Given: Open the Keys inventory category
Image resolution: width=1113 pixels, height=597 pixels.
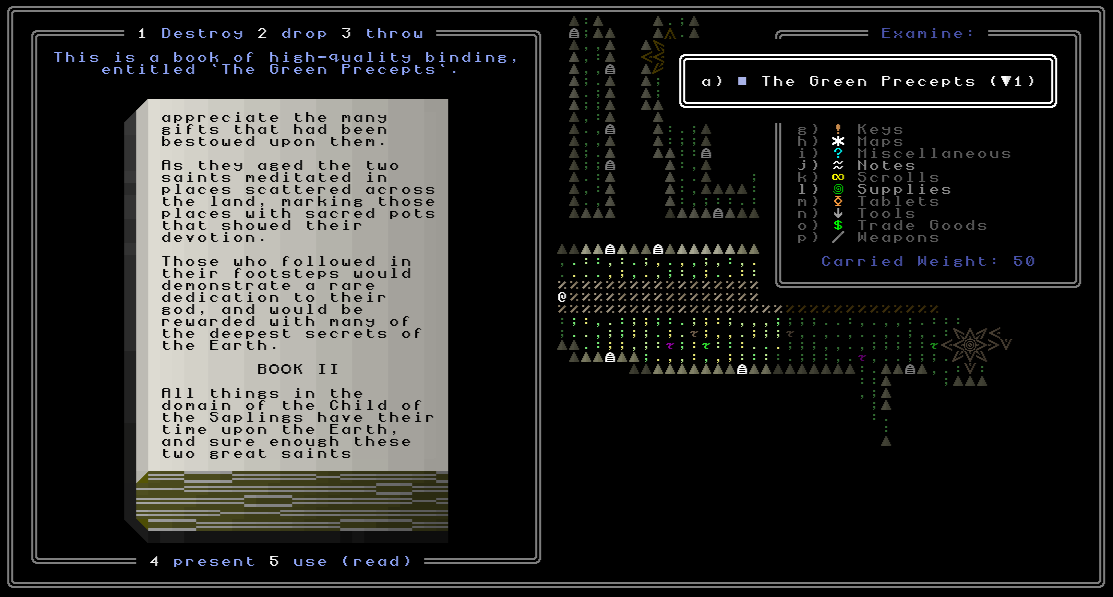Looking at the screenshot, I should pyautogui.click(x=879, y=129).
